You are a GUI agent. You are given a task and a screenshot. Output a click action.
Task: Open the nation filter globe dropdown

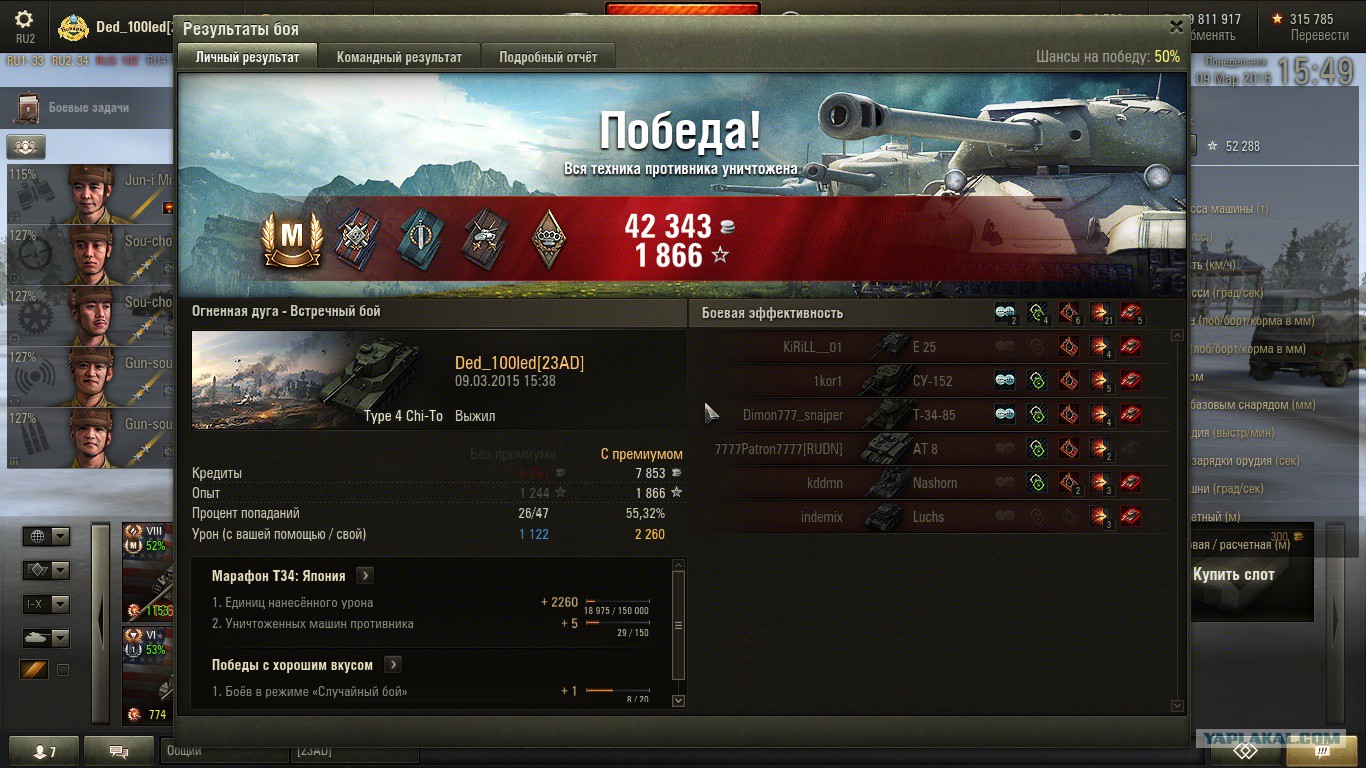(x=46, y=537)
